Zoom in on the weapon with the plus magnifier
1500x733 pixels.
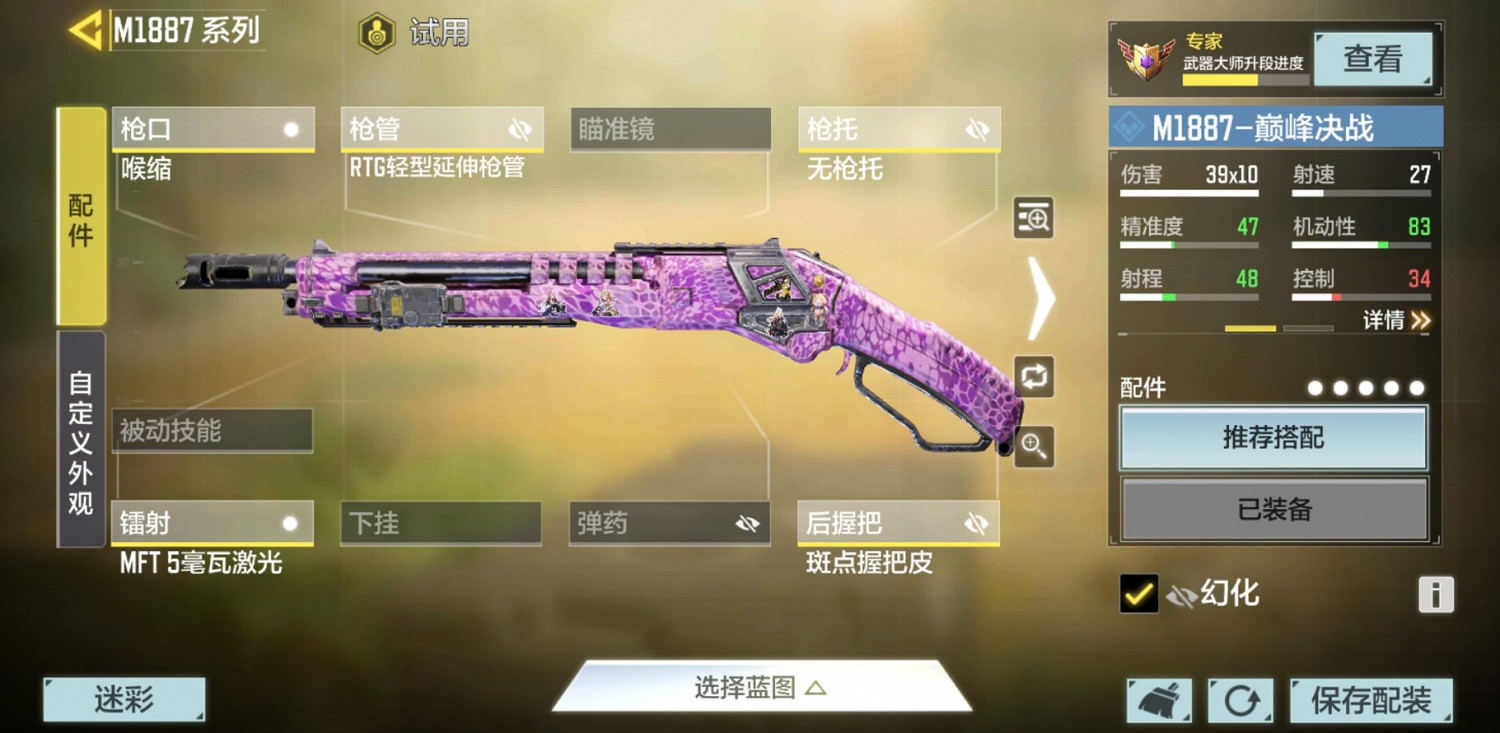[x=1033, y=447]
